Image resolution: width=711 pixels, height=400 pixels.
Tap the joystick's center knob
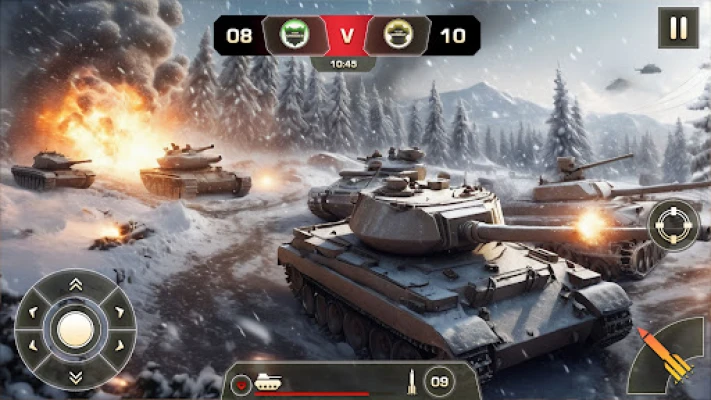pyautogui.click(x=75, y=330)
